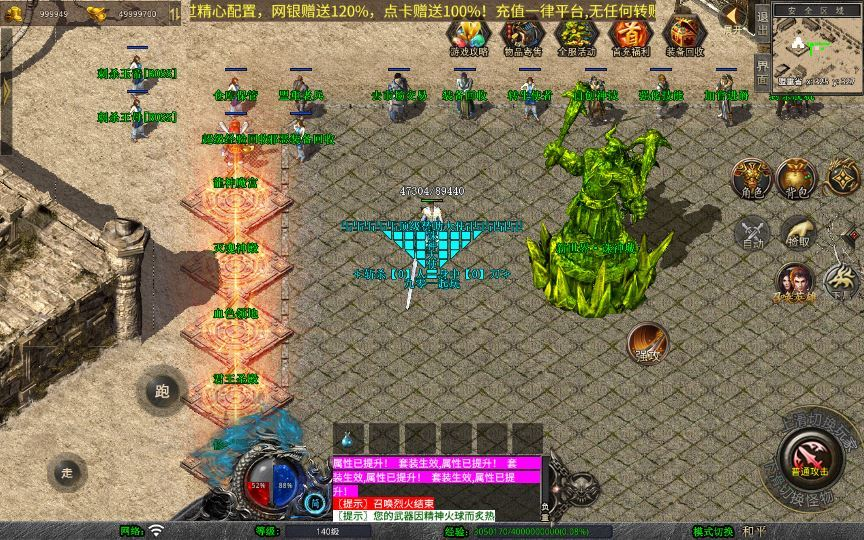The width and height of the screenshot is (864, 540).
Task: Open the 全服活动 server events icon
Action: [x=573, y=34]
